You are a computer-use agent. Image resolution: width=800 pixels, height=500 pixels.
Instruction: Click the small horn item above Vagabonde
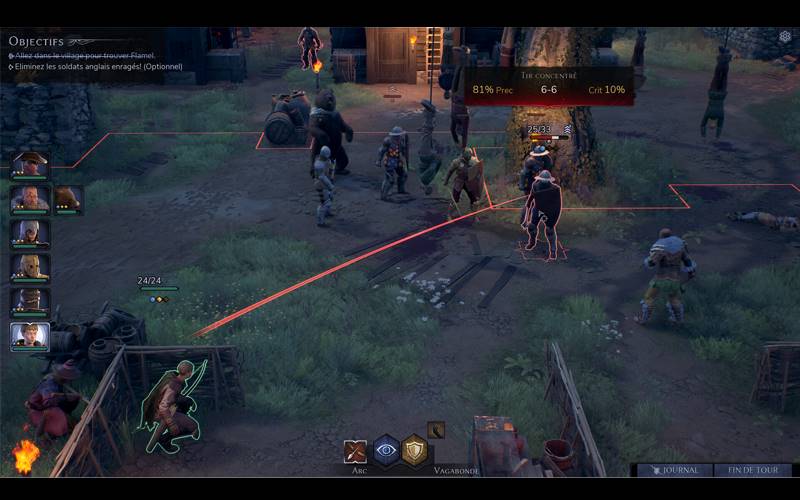click(436, 430)
